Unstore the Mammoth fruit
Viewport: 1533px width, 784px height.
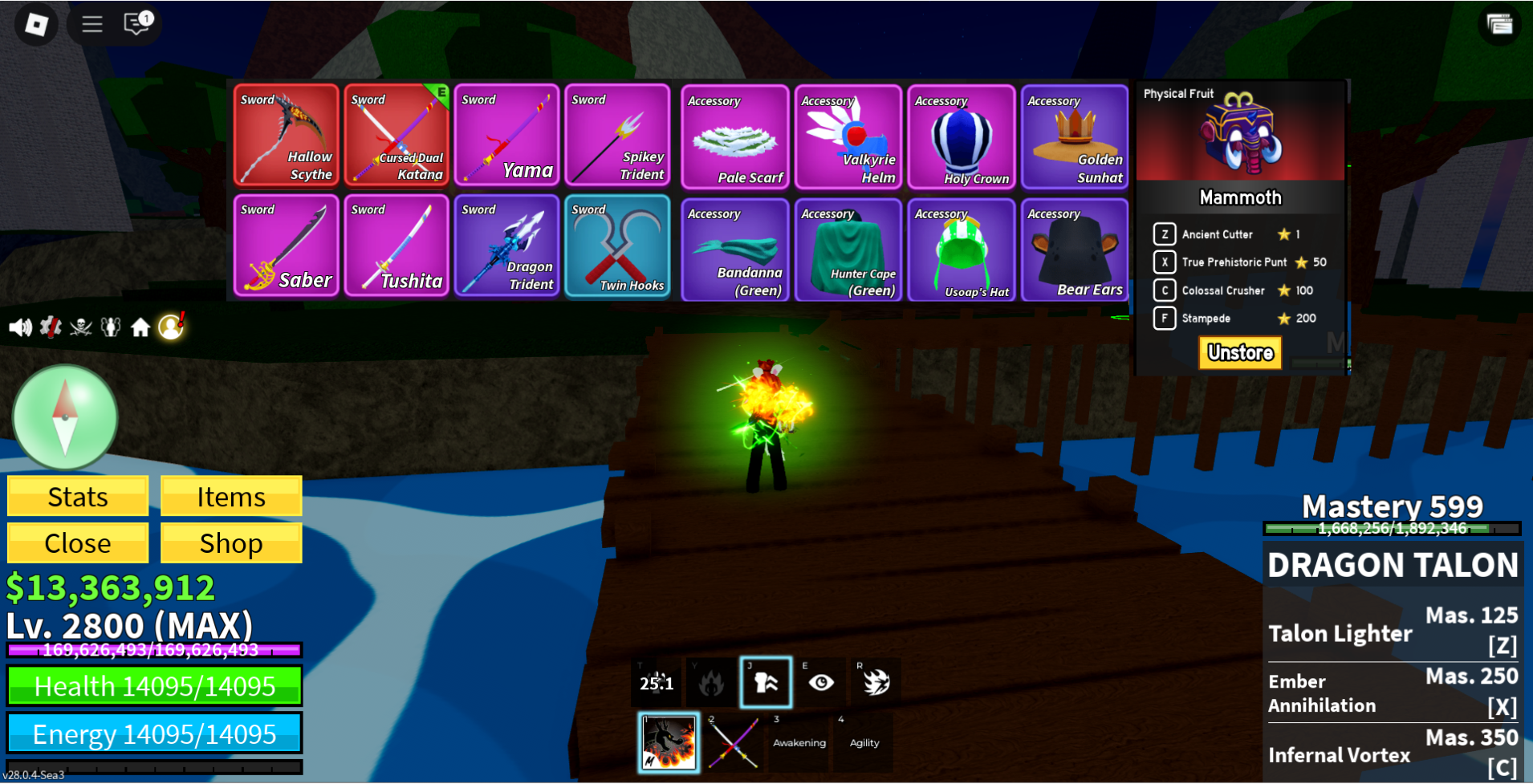pyautogui.click(x=1240, y=353)
